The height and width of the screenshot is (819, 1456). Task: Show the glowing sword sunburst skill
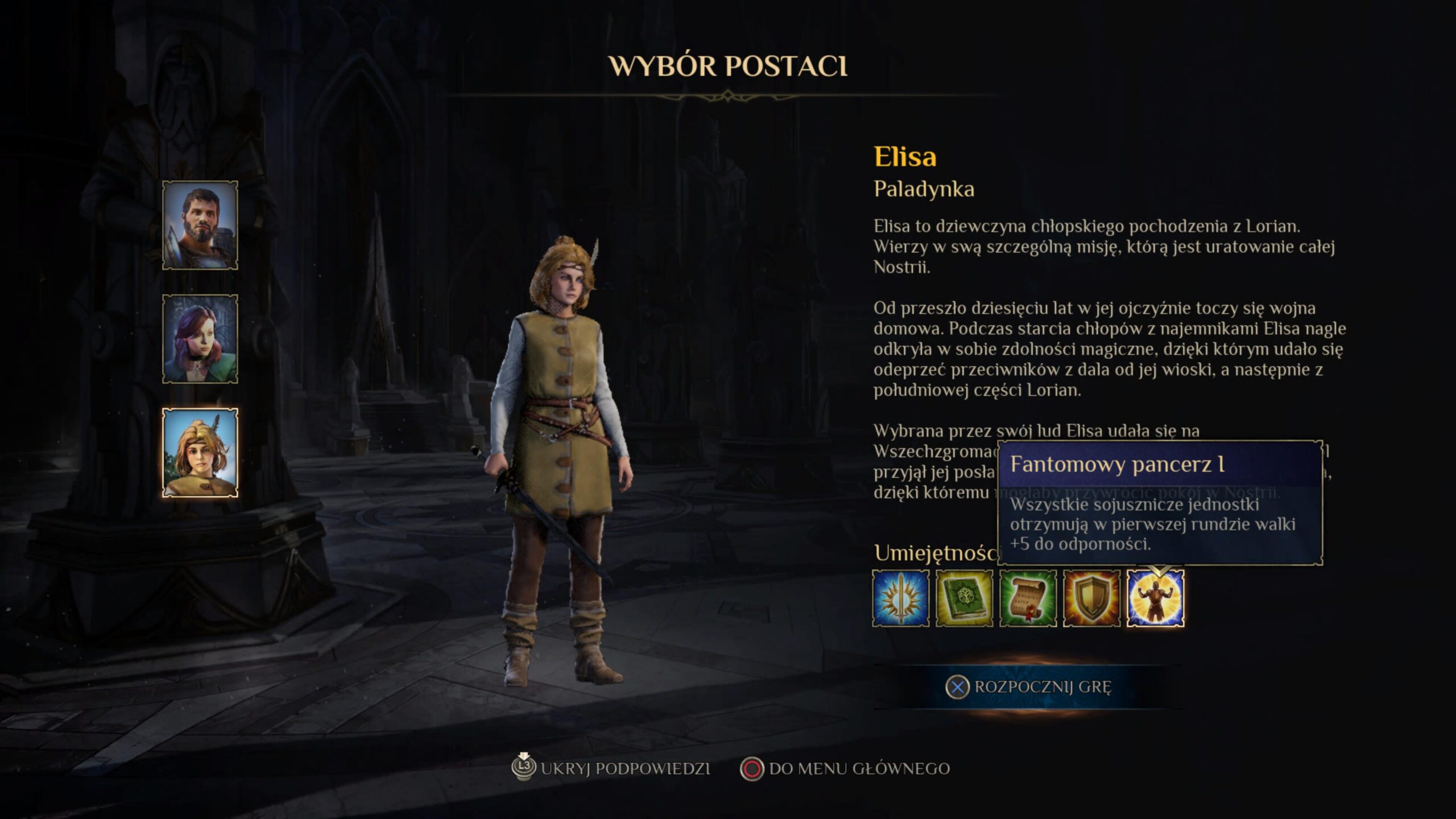click(901, 598)
